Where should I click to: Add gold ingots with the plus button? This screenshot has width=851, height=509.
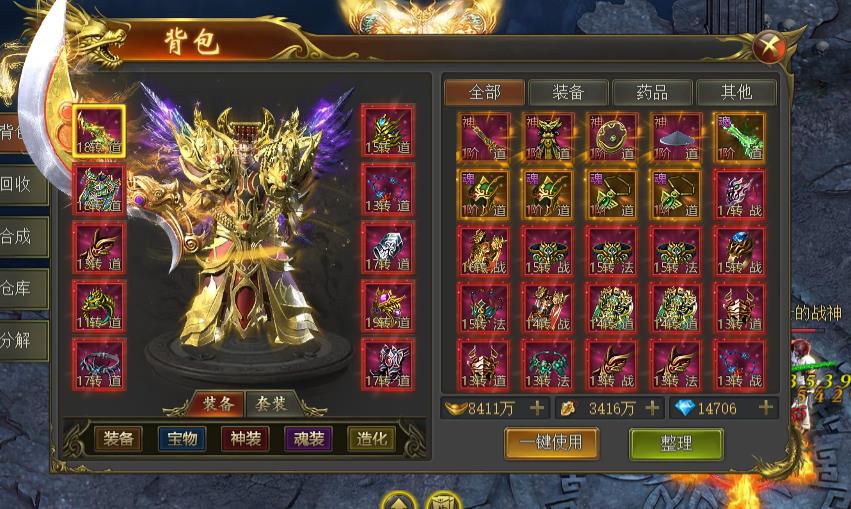coord(537,408)
